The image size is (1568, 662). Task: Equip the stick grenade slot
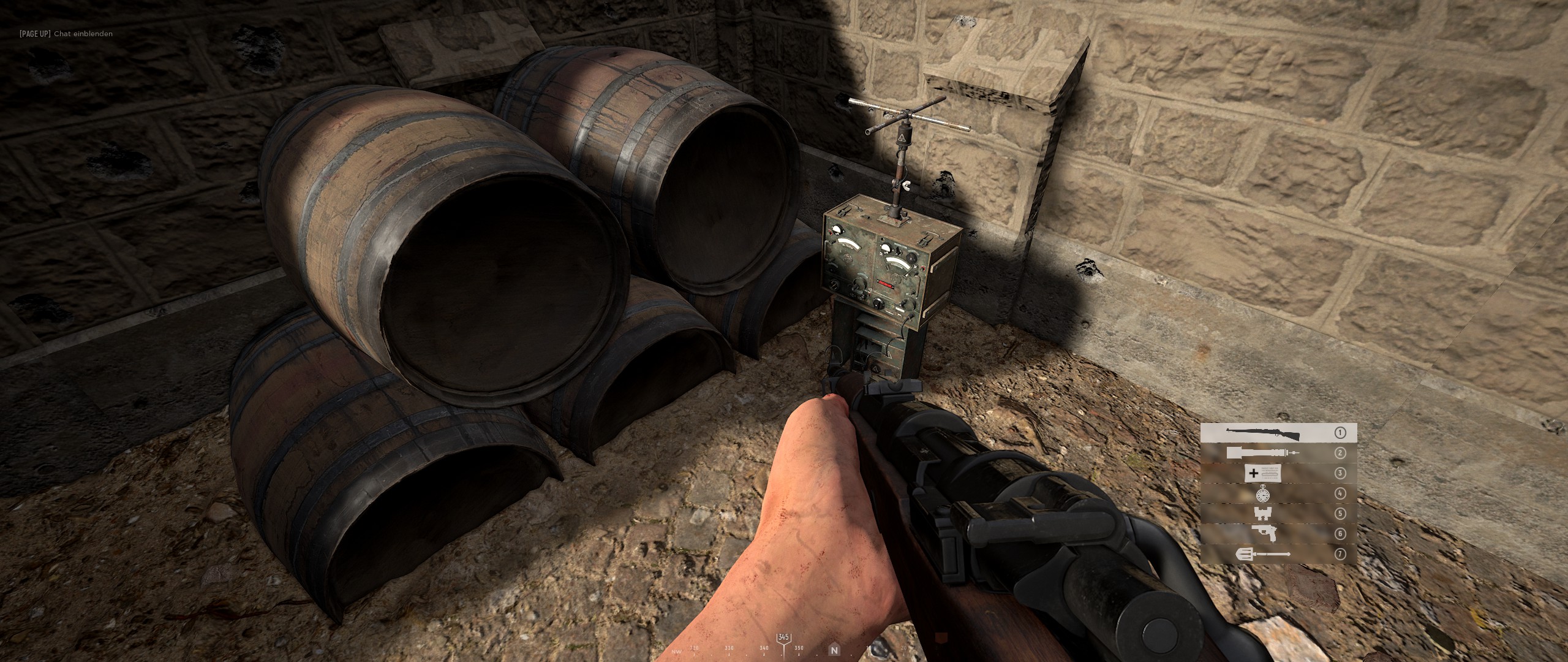1278,453
